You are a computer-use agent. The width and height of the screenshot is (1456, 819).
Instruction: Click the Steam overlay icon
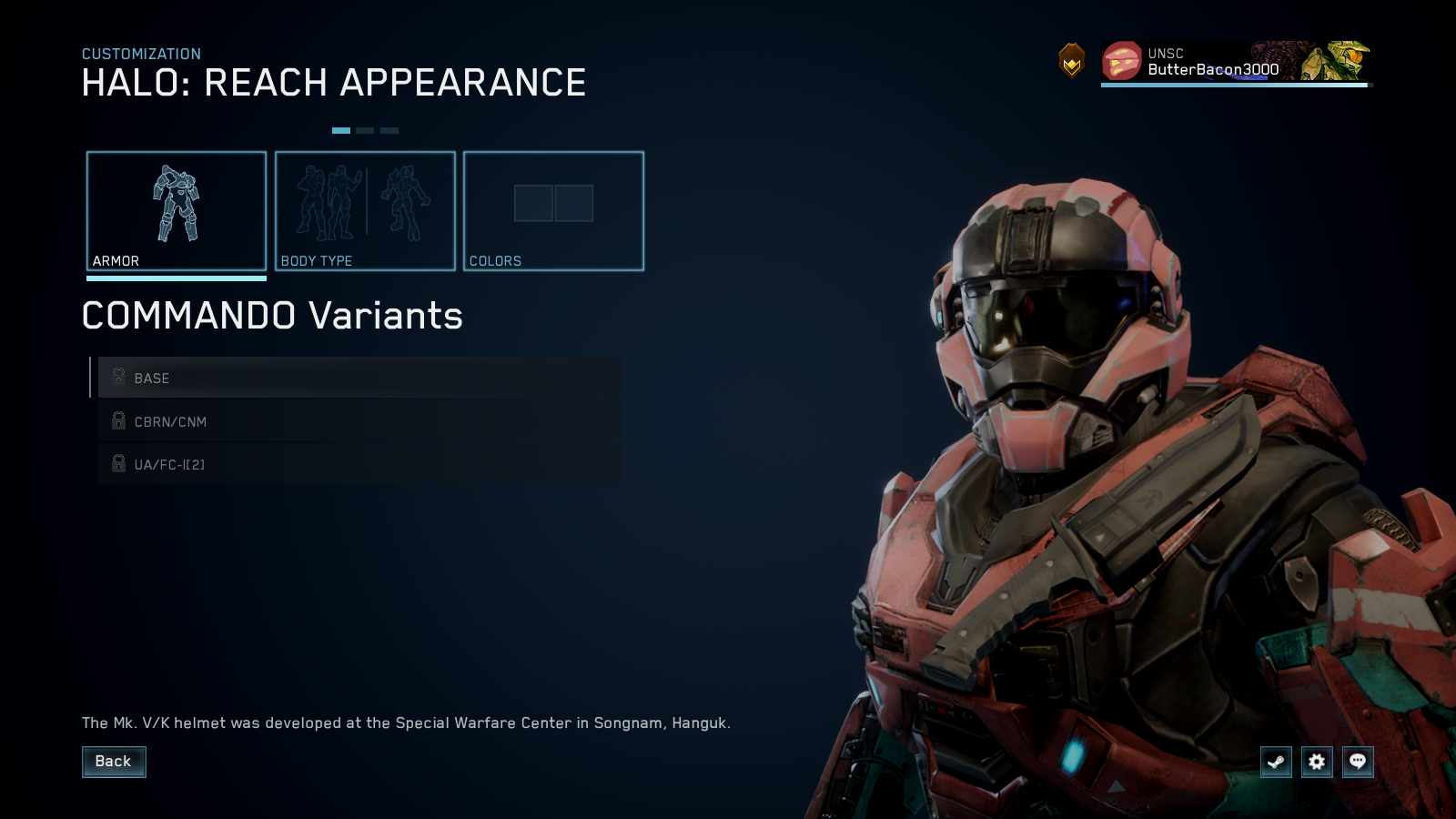1276,763
